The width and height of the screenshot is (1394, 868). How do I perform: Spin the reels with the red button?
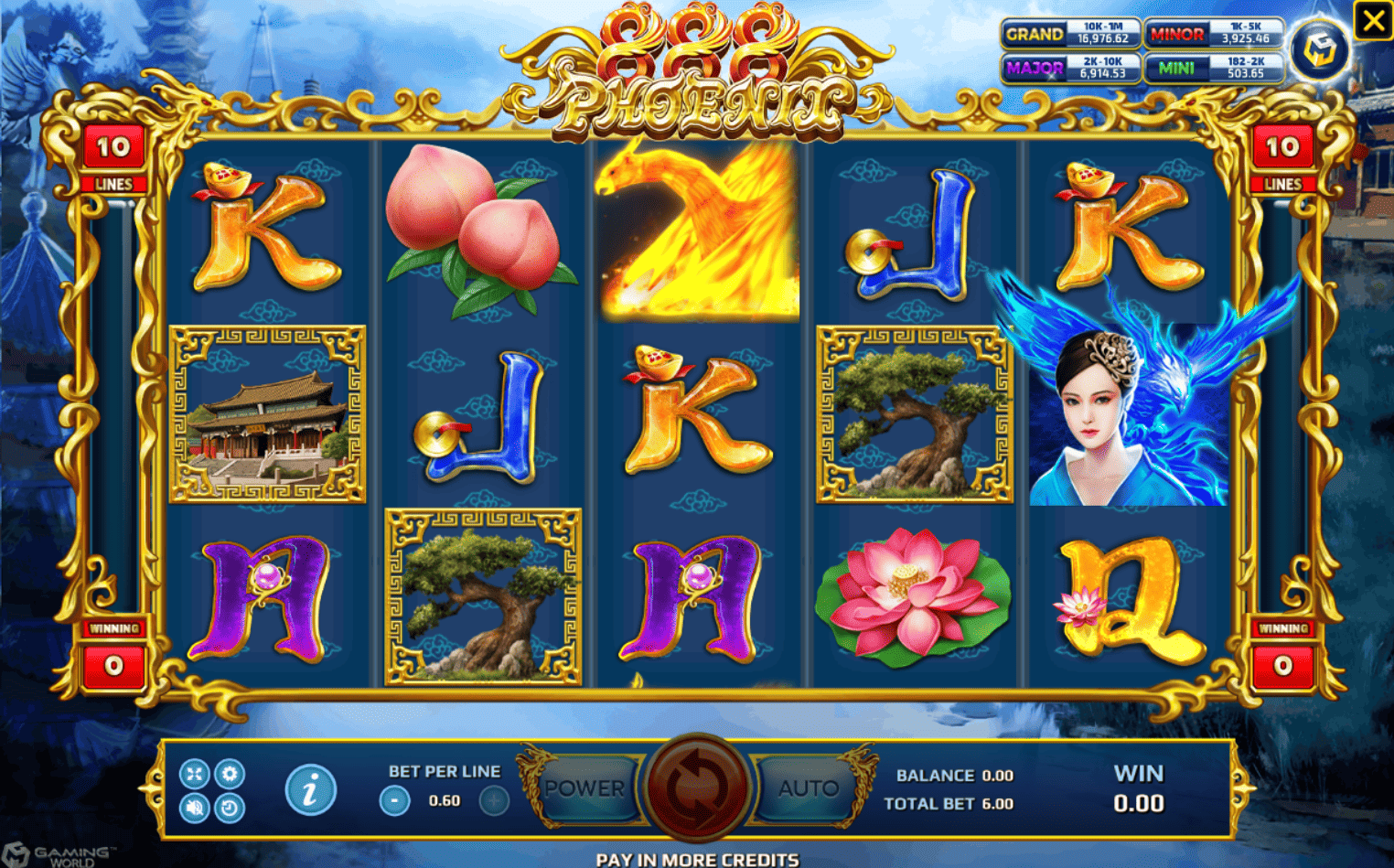pos(697,788)
